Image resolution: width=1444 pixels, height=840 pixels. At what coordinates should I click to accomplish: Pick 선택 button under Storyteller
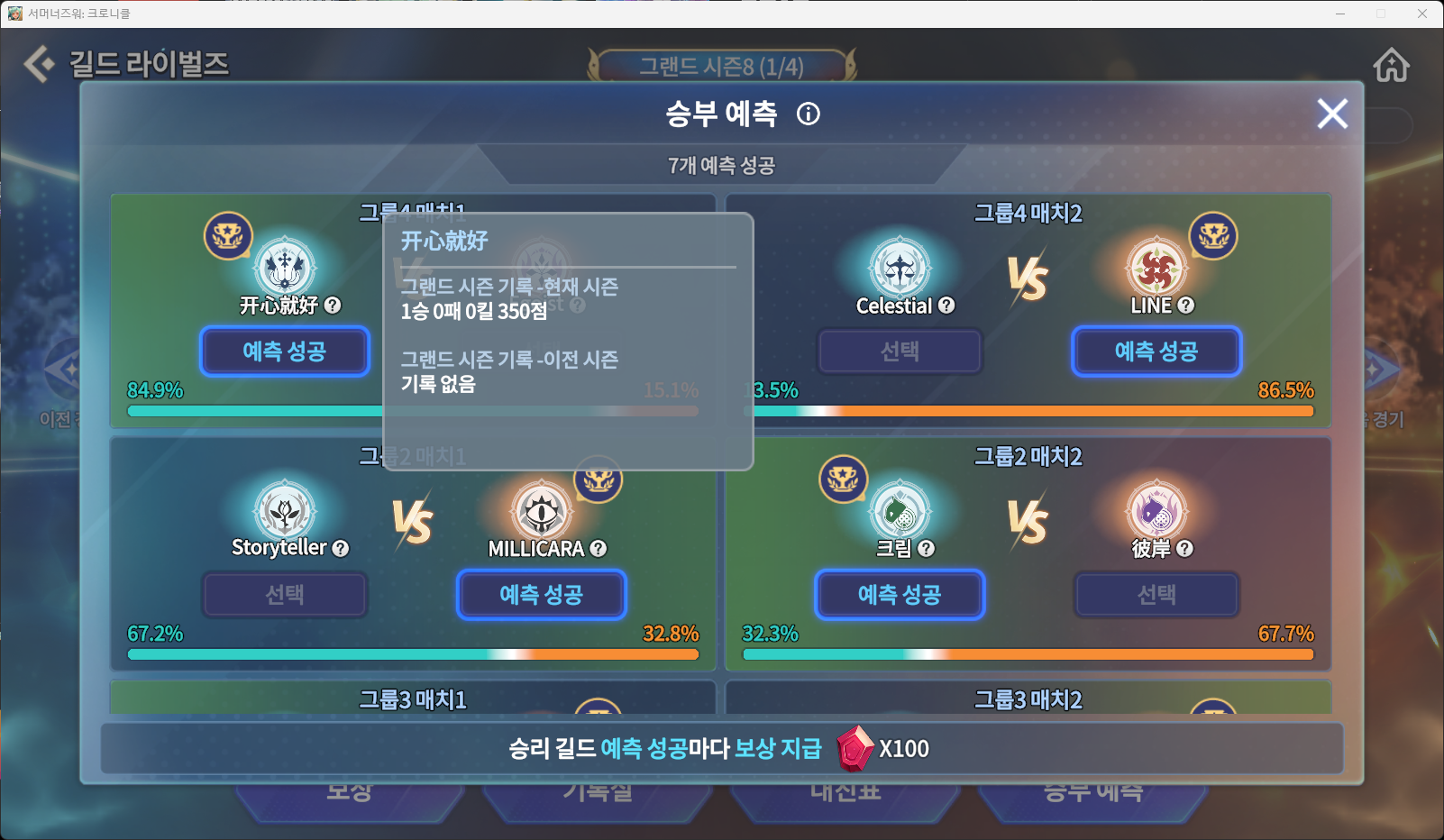click(285, 595)
